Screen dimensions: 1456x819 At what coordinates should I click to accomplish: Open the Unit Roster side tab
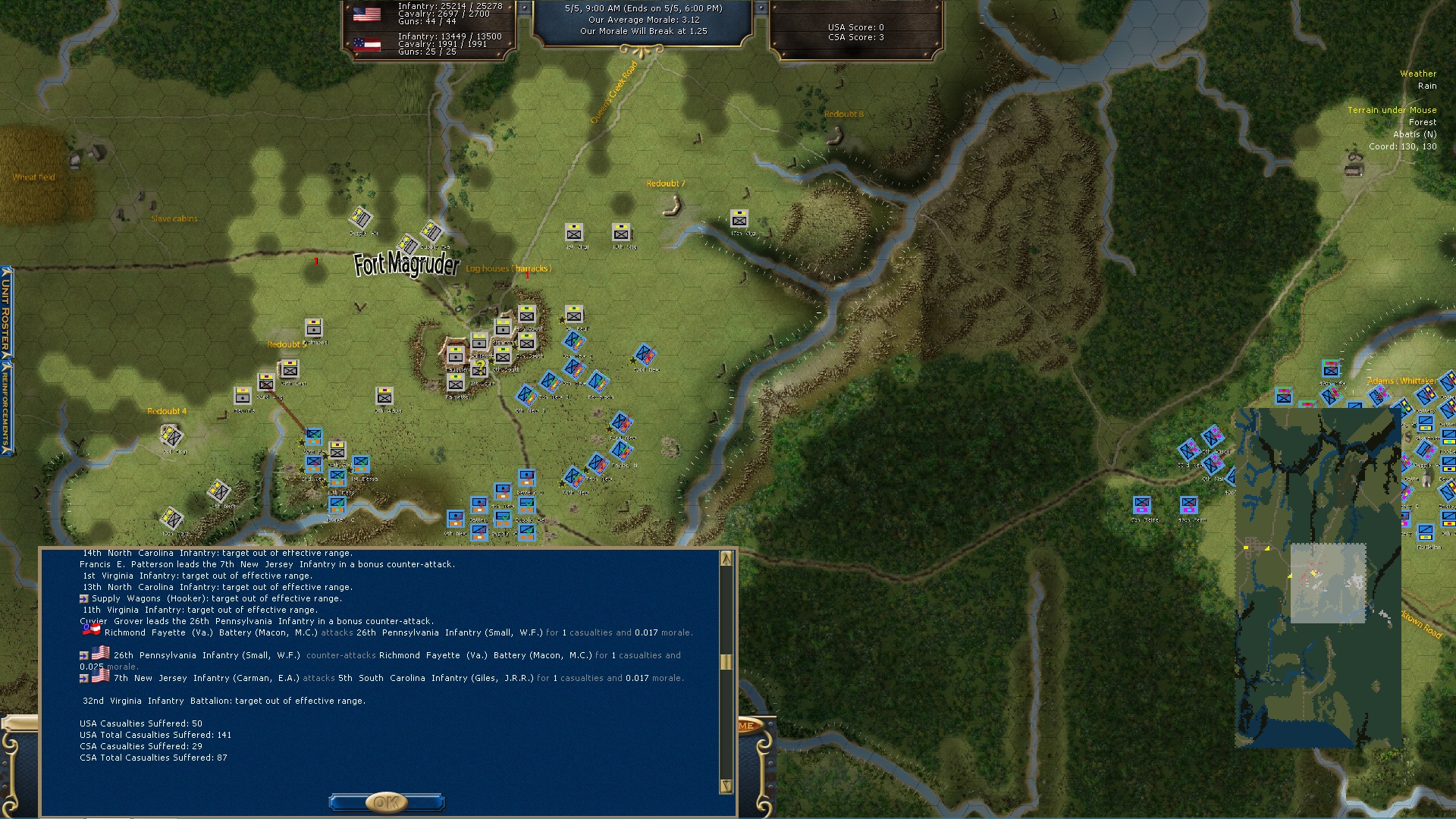(6, 311)
